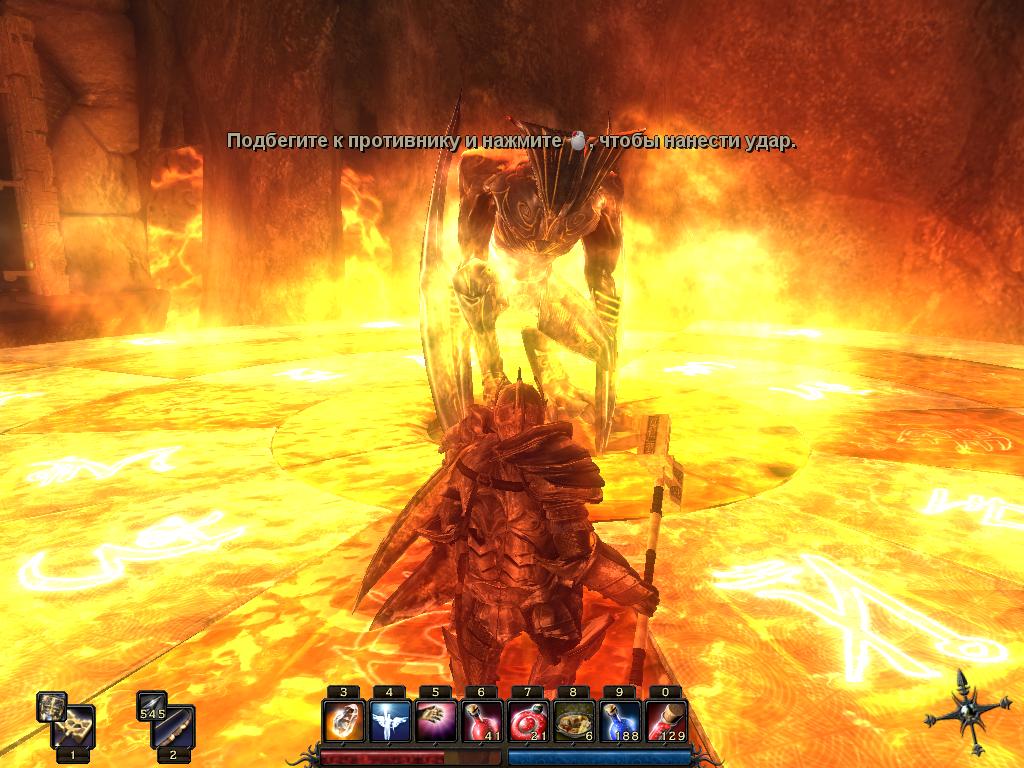1024x768 pixels.
Task: Click the arrow ammo icon showing 545
Action: pos(152,707)
